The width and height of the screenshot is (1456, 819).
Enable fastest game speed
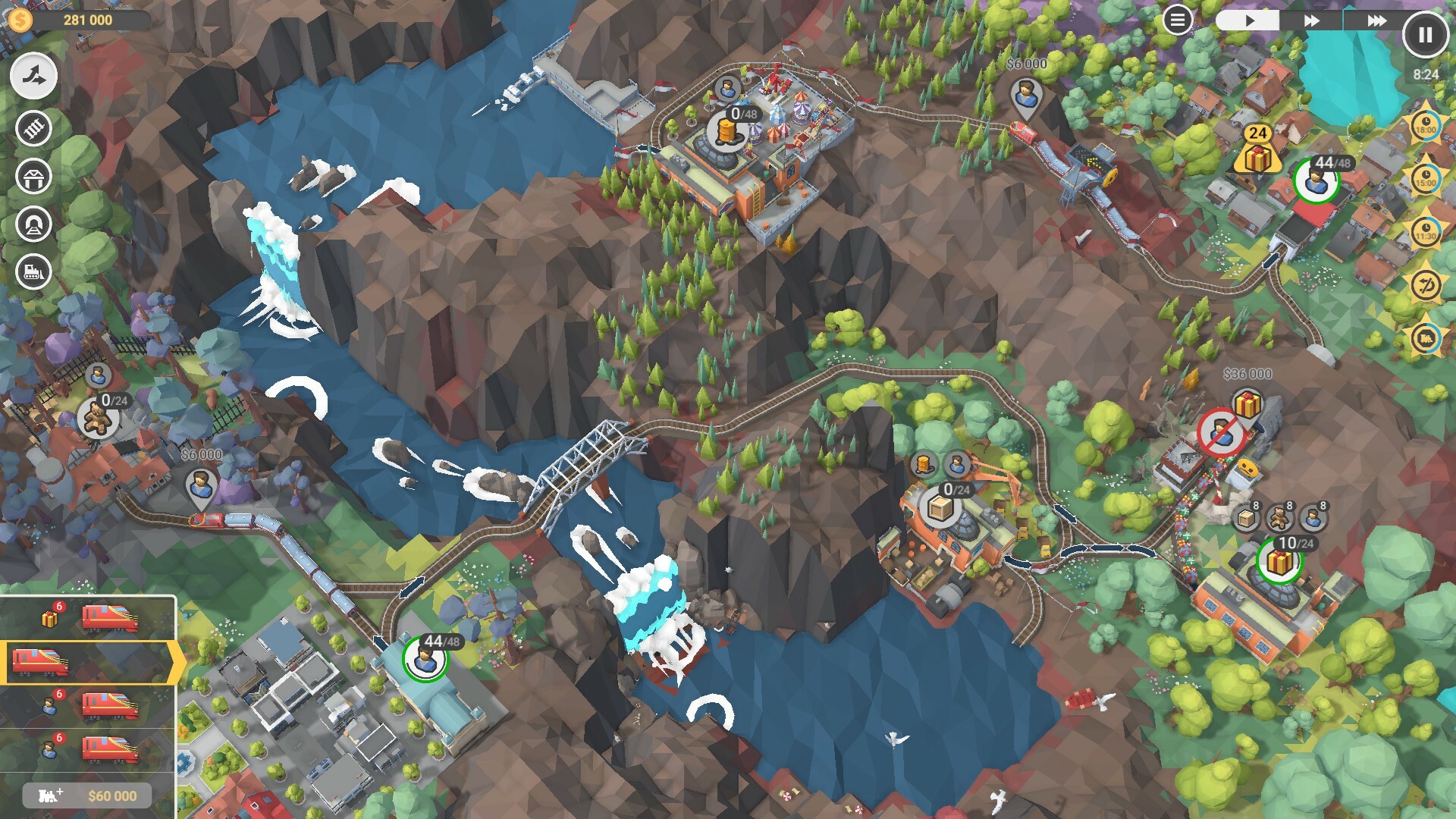pos(1376,22)
